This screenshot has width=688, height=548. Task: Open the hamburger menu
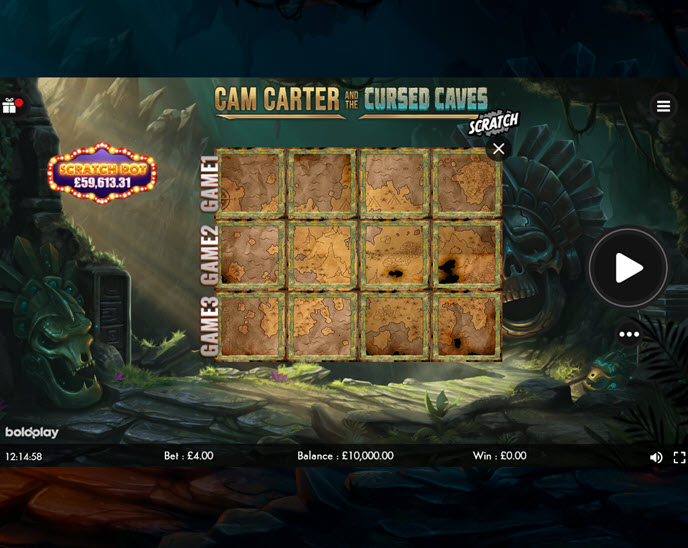click(x=663, y=106)
